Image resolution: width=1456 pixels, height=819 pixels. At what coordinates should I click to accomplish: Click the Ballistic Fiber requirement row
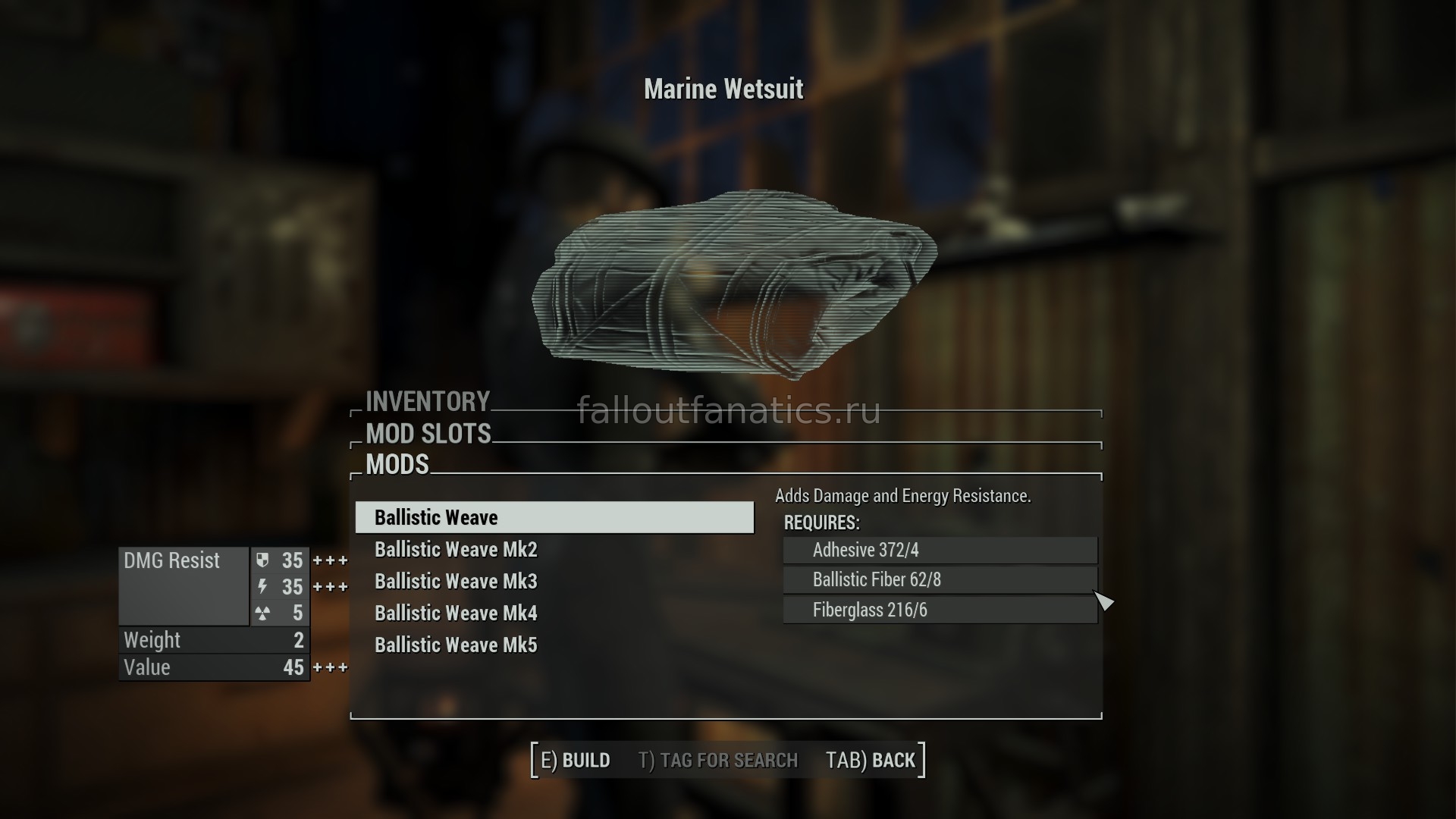tap(940, 580)
